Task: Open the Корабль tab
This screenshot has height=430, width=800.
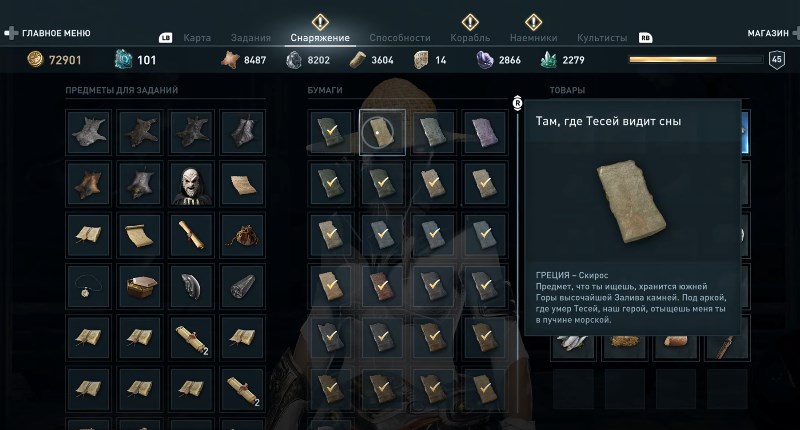Action: tap(471, 38)
